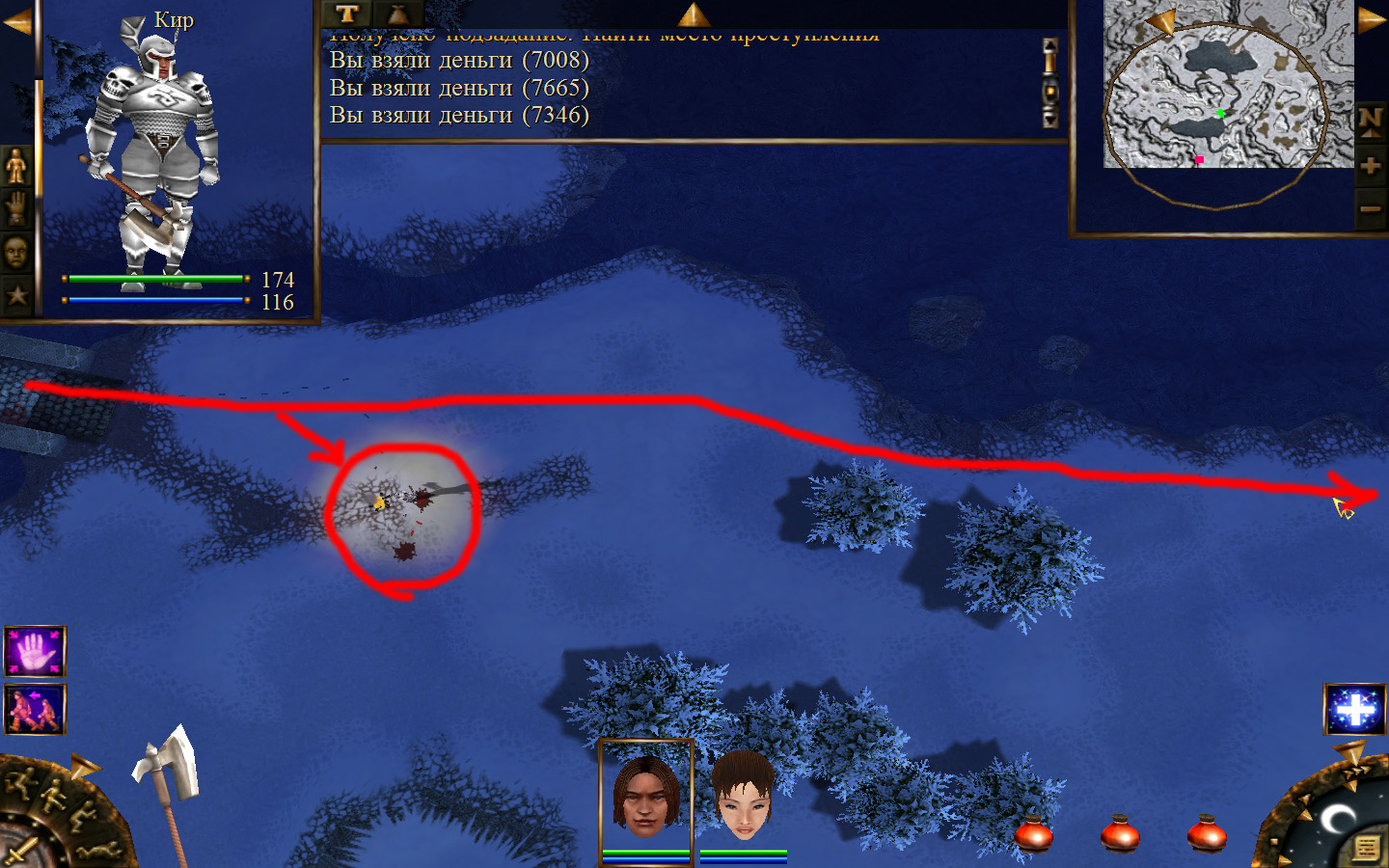Open the journal scroll icon in corner
Image resolution: width=1389 pixels, height=868 pixels.
click(x=1365, y=848)
